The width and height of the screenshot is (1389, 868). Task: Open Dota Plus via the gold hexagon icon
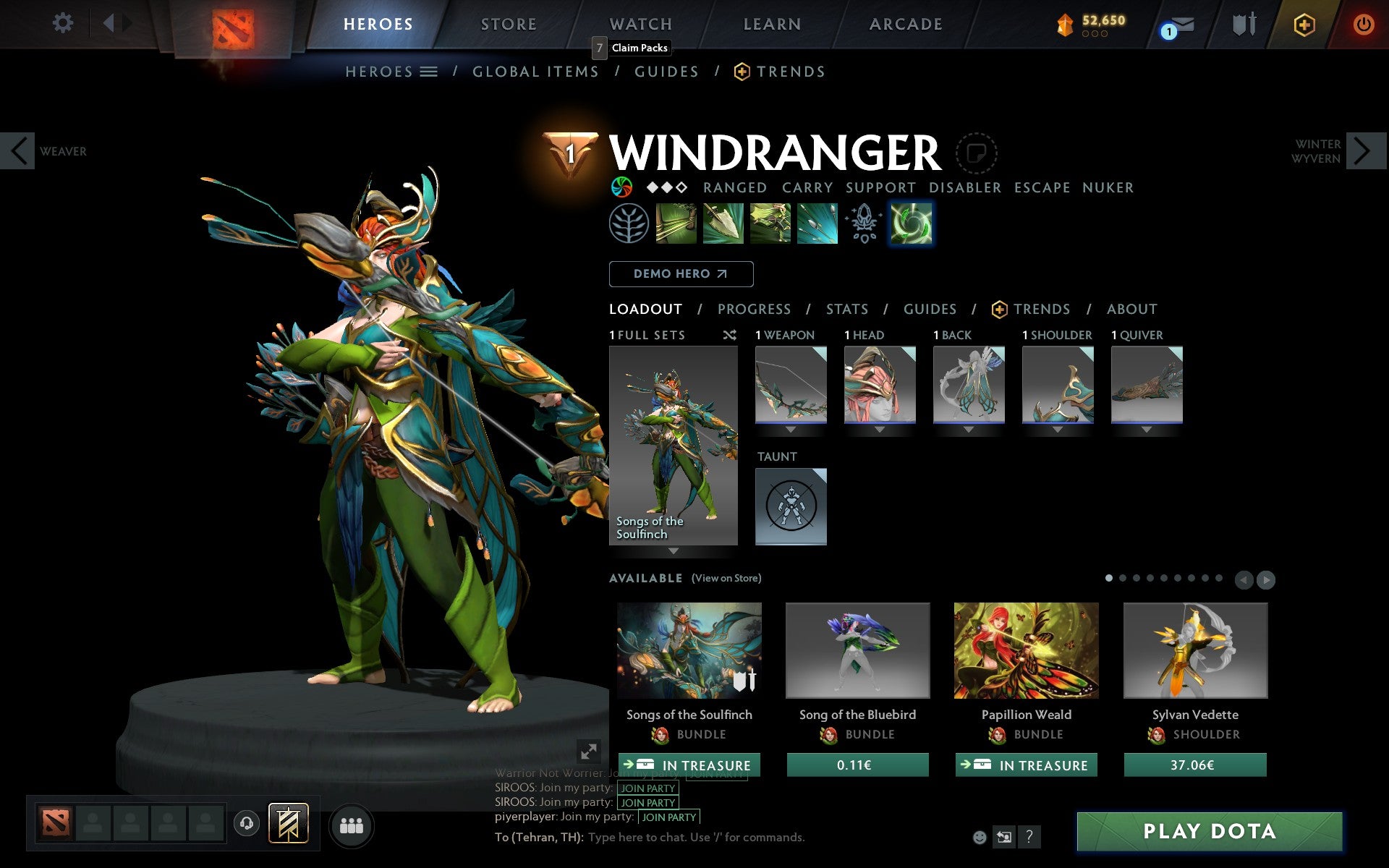click(x=1302, y=24)
